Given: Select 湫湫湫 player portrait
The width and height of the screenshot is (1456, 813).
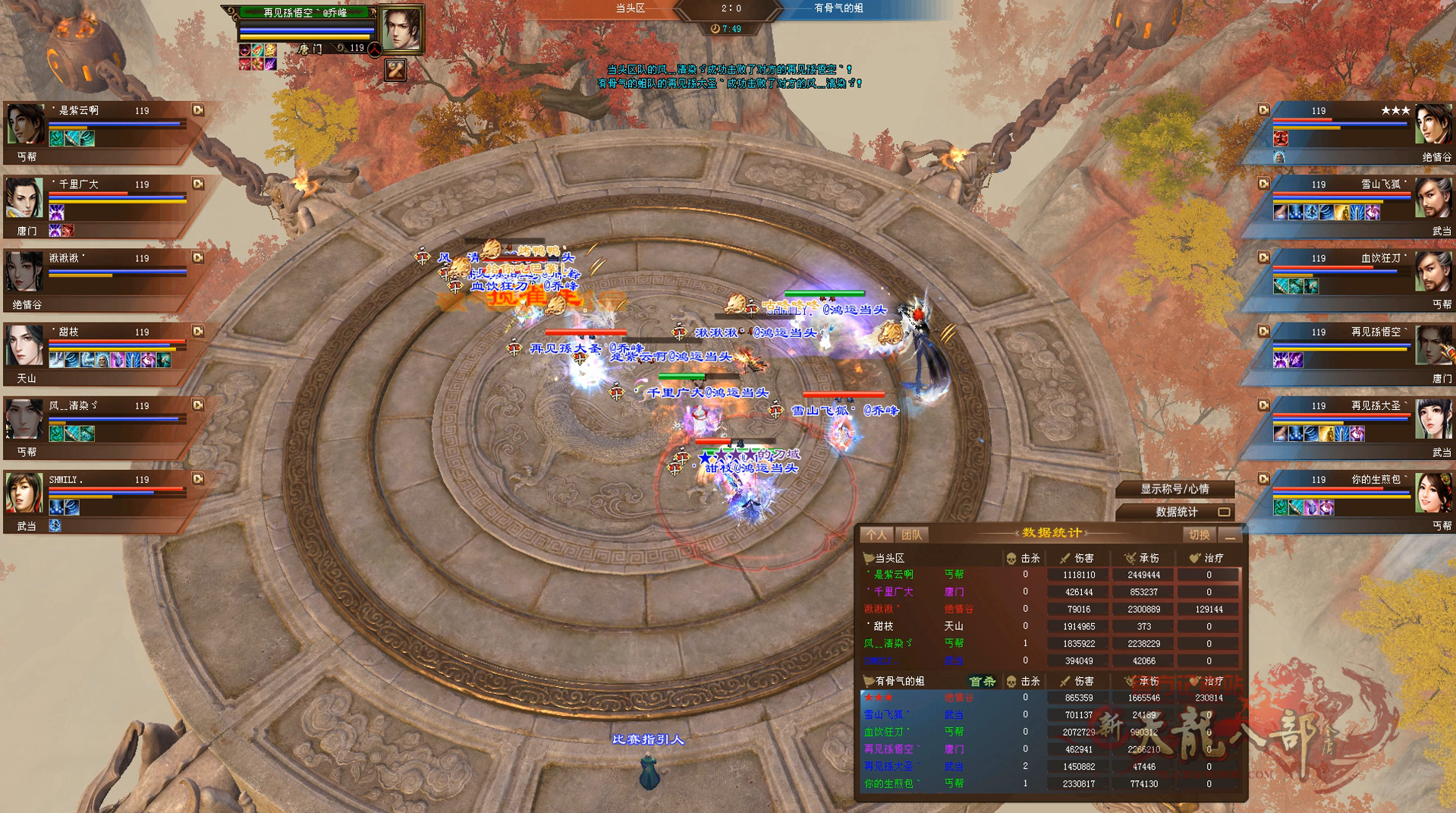Looking at the screenshot, I should [25, 271].
